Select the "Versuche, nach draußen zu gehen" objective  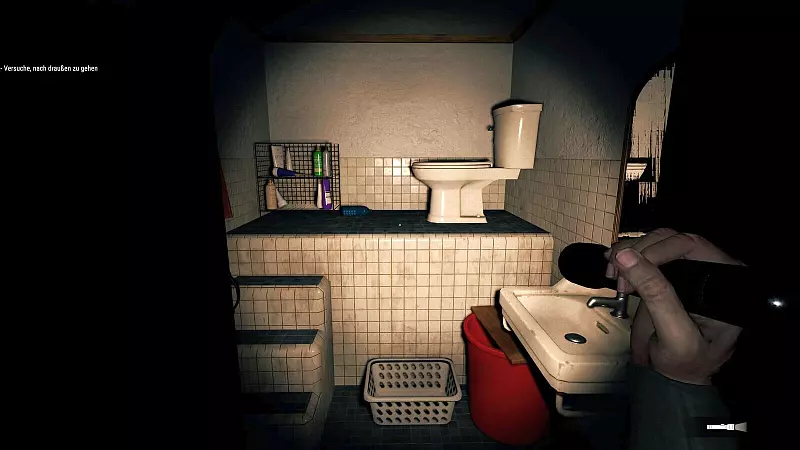click(50, 68)
